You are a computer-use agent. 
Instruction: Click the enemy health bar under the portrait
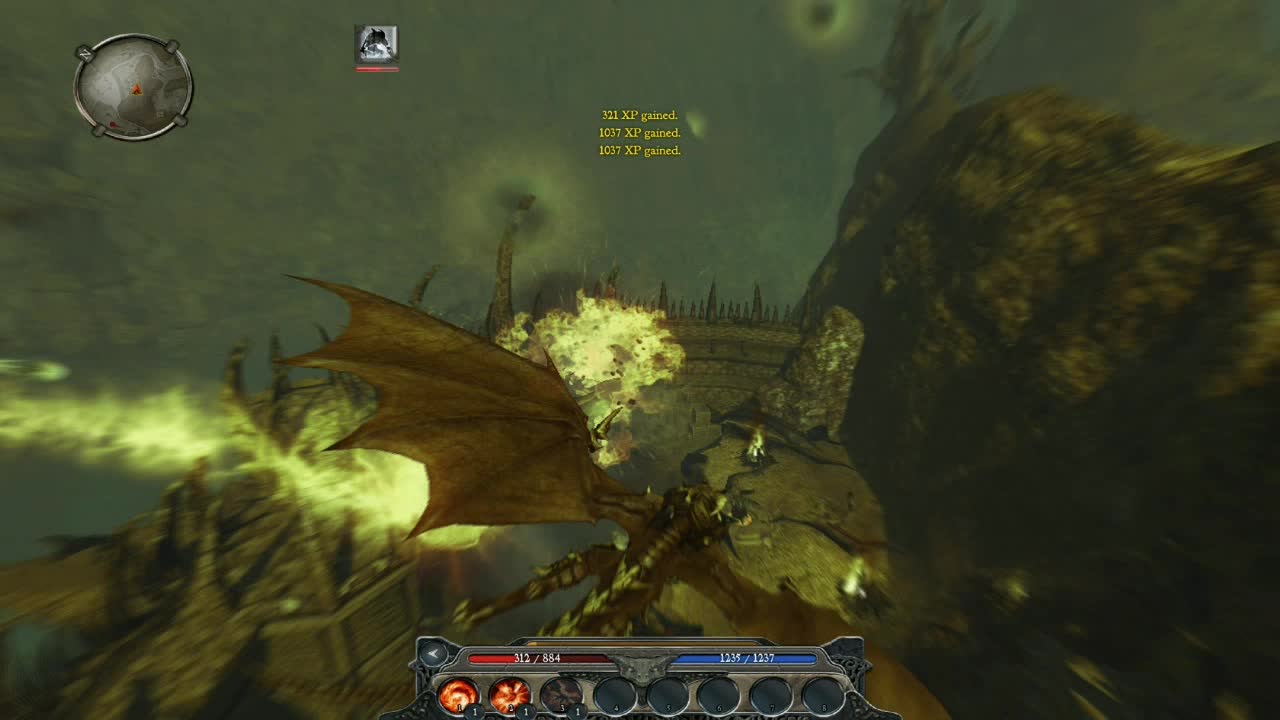tap(375, 69)
